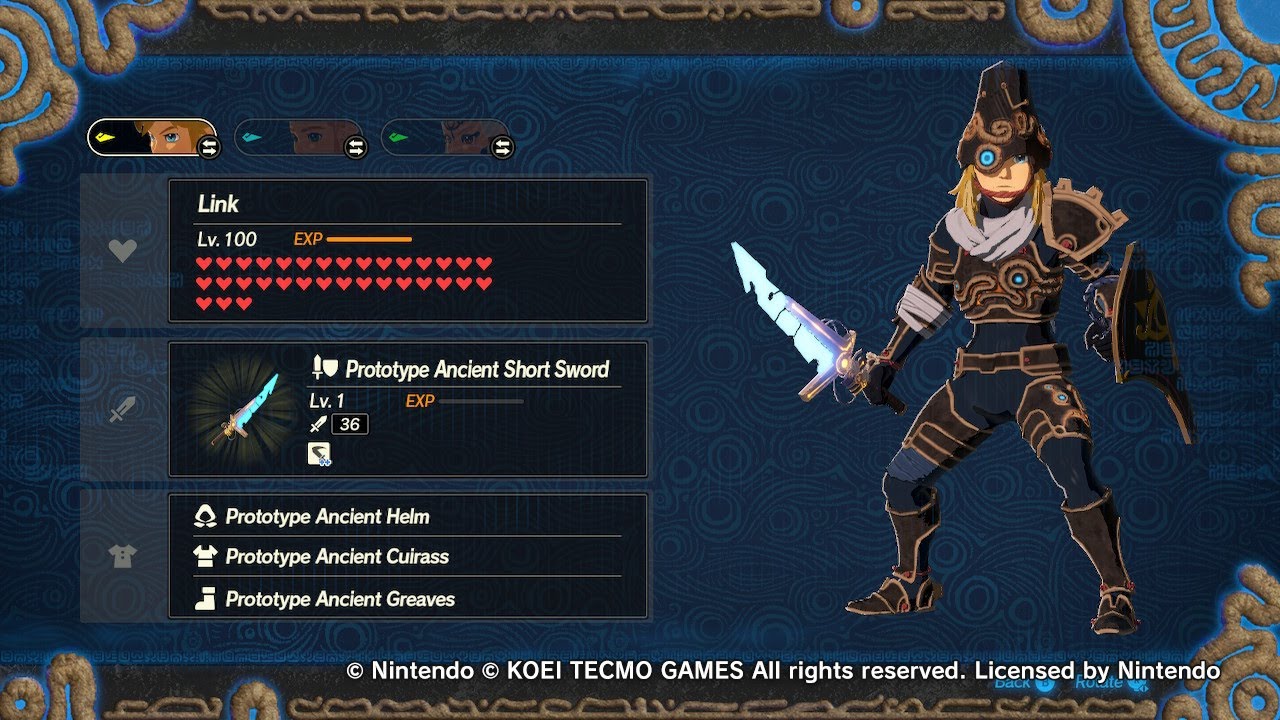Choose the Prototype Ancient Greaves row

pos(408,599)
